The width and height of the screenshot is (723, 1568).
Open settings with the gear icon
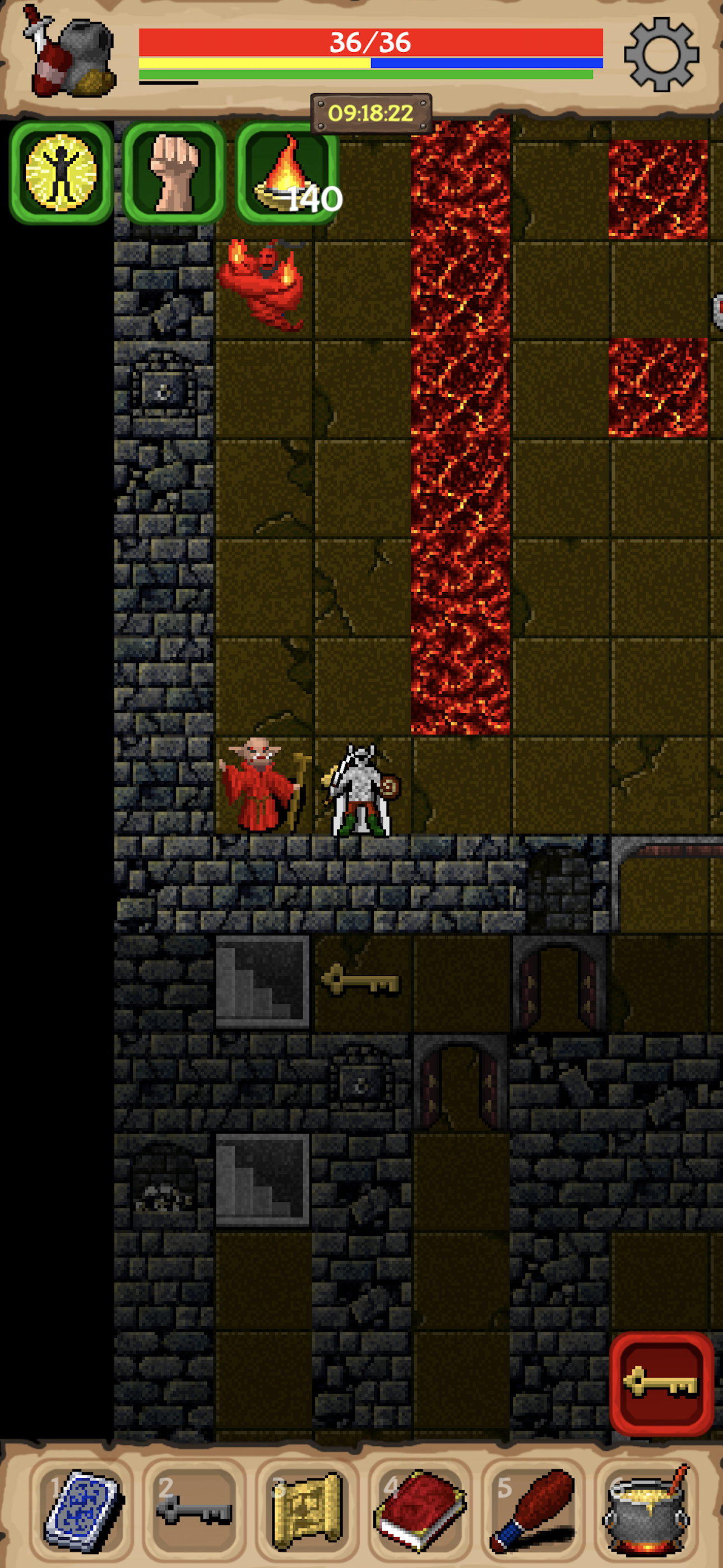click(x=661, y=55)
